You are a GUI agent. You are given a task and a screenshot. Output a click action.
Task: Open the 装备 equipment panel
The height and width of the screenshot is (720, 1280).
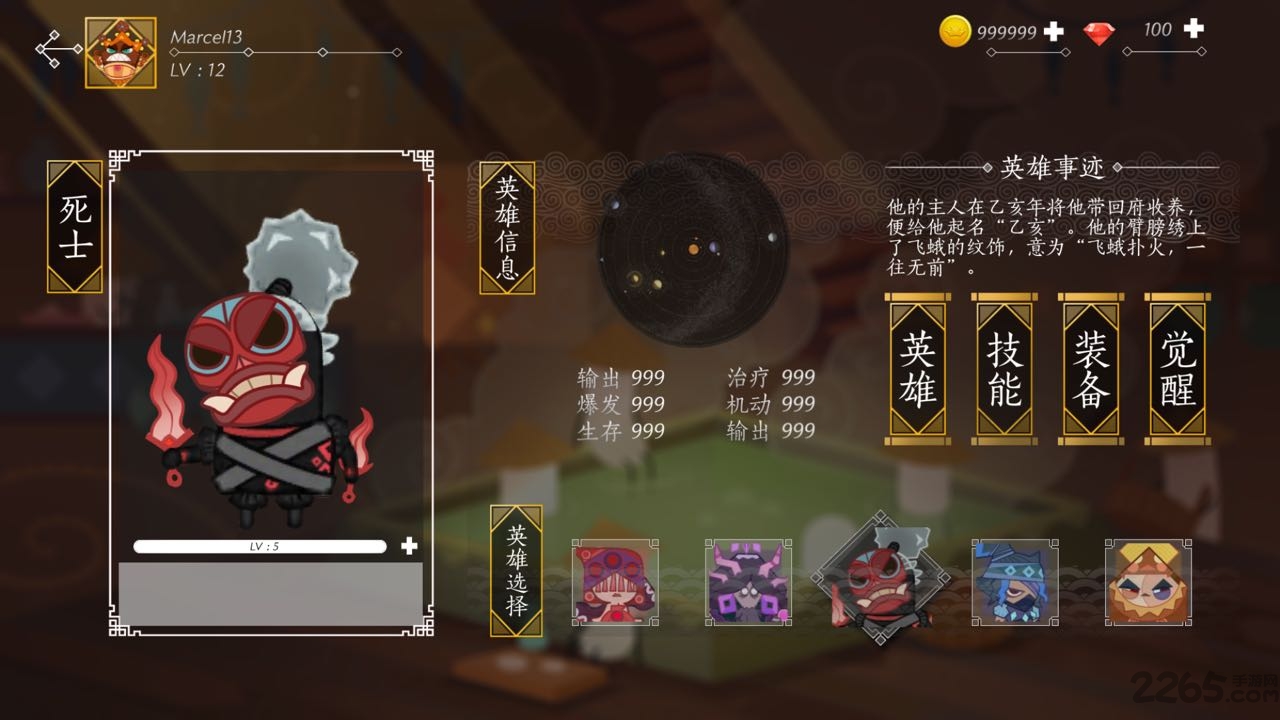pyautogui.click(x=1090, y=367)
